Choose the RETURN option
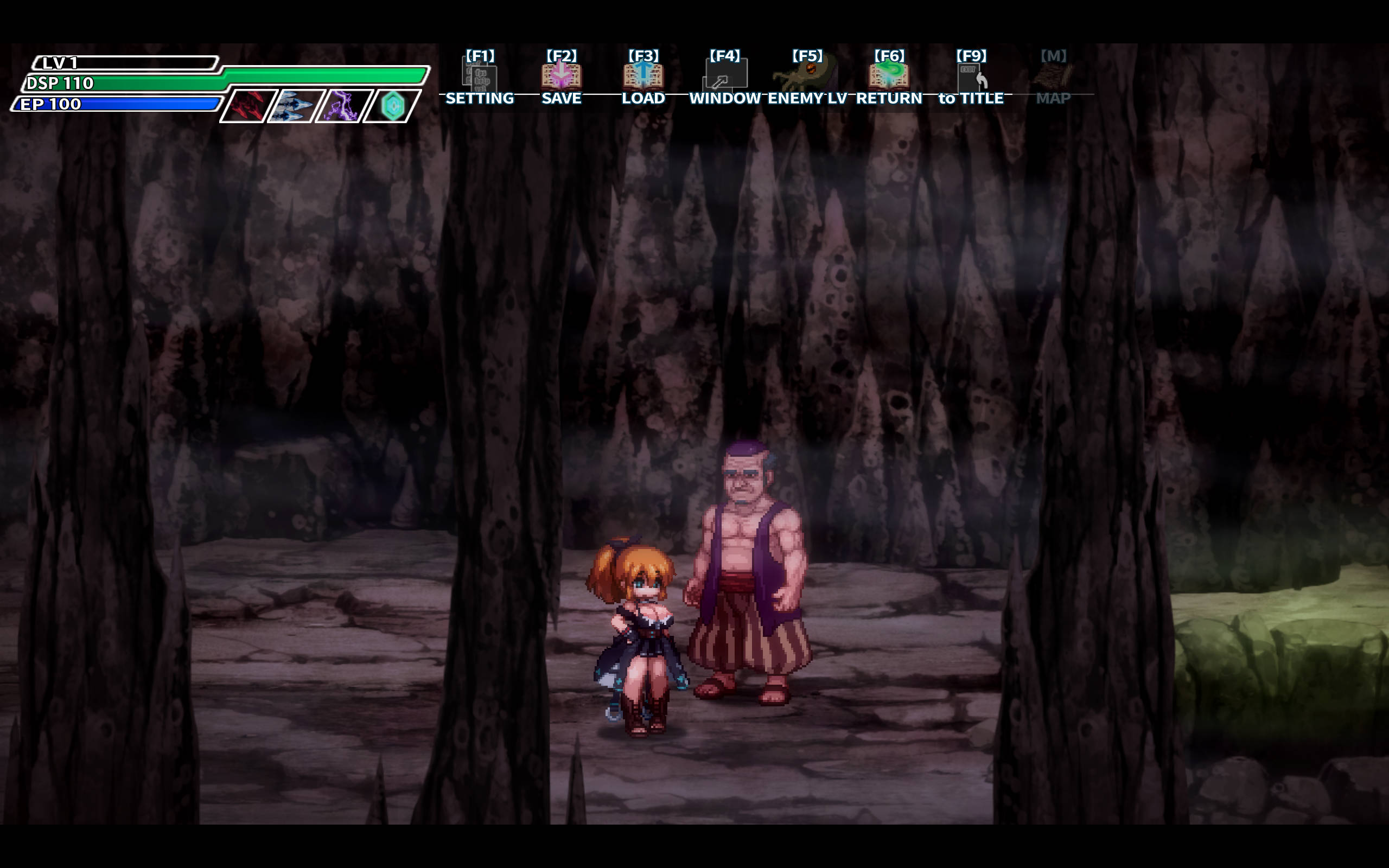This screenshot has height=868, width=1389. (x=889, y=76)
